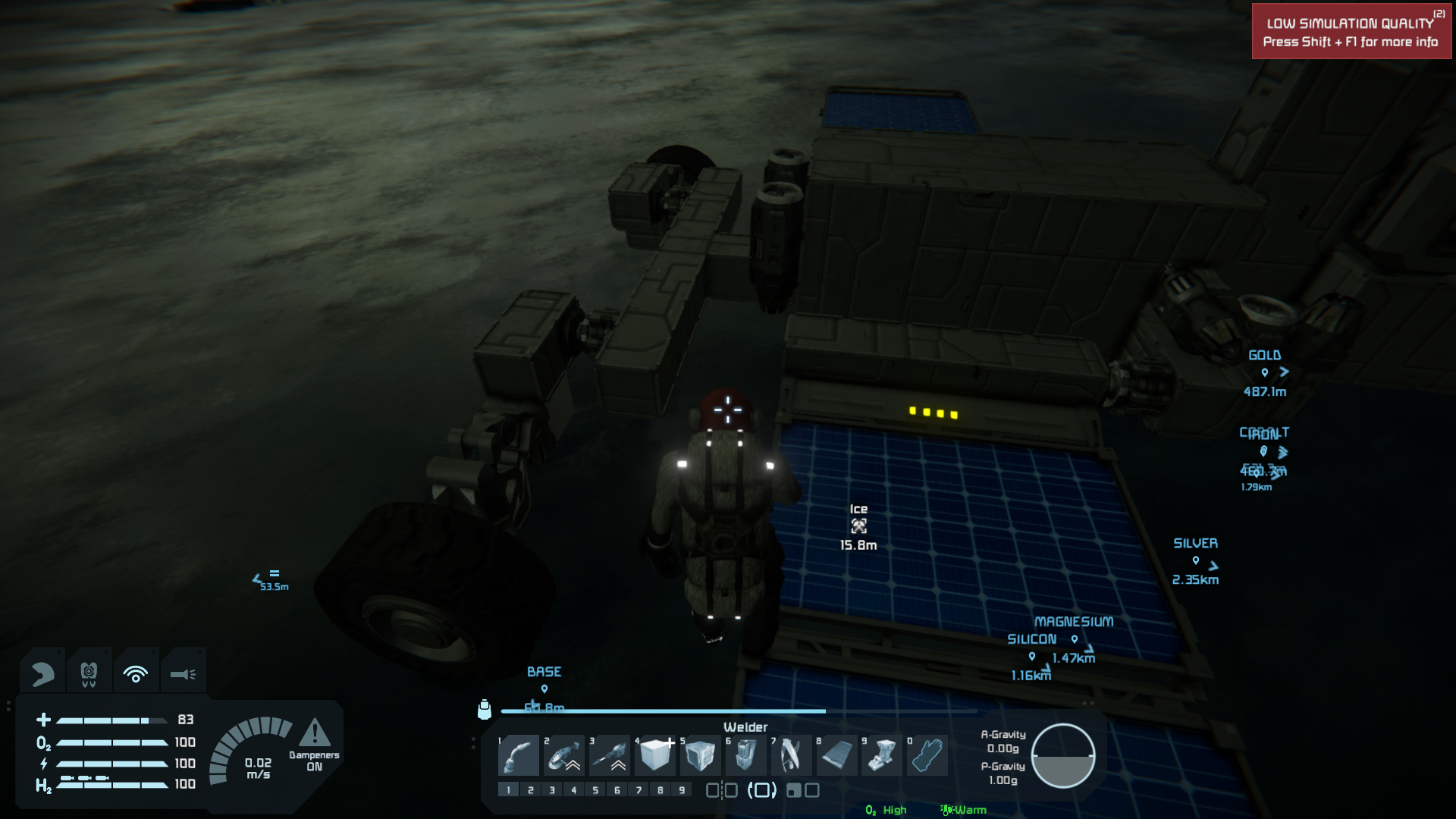Image resolution: width=1456 pixels, height=819 pixels.
Task: Toggle the broadcasting signal icon
Action: pos(136,673)
